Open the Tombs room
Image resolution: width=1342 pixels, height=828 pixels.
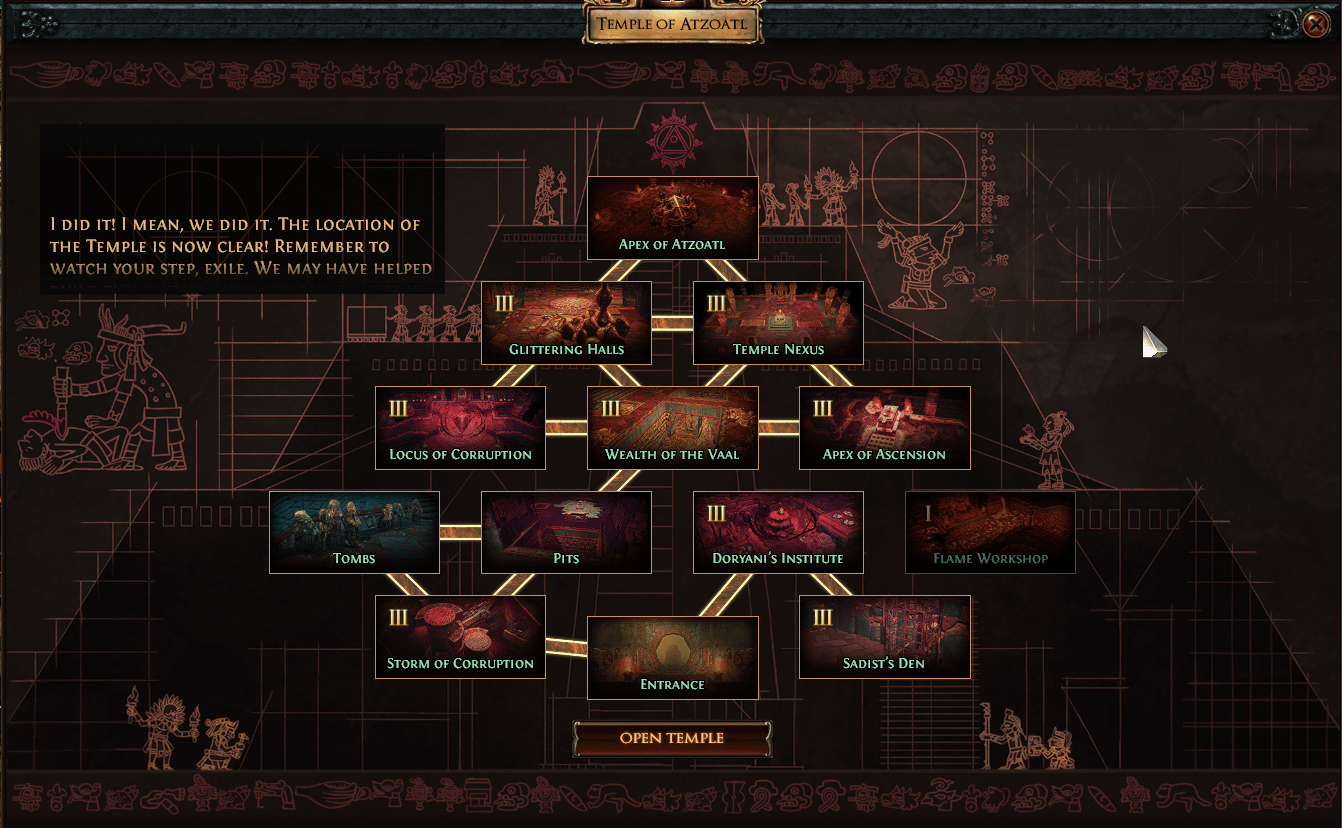(x=354, y=532)
